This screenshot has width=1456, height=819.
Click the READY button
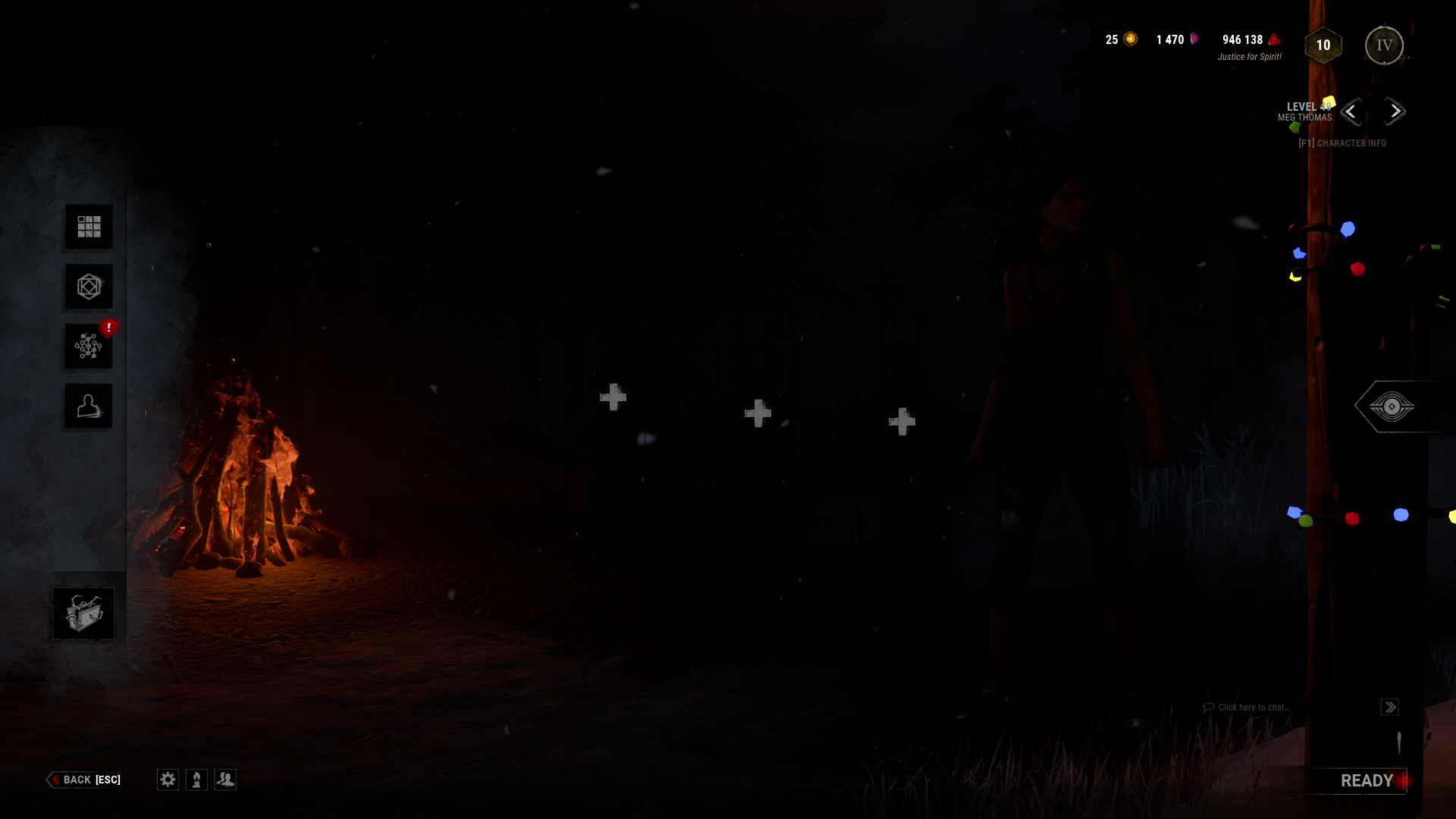(x=1368, y=780)
